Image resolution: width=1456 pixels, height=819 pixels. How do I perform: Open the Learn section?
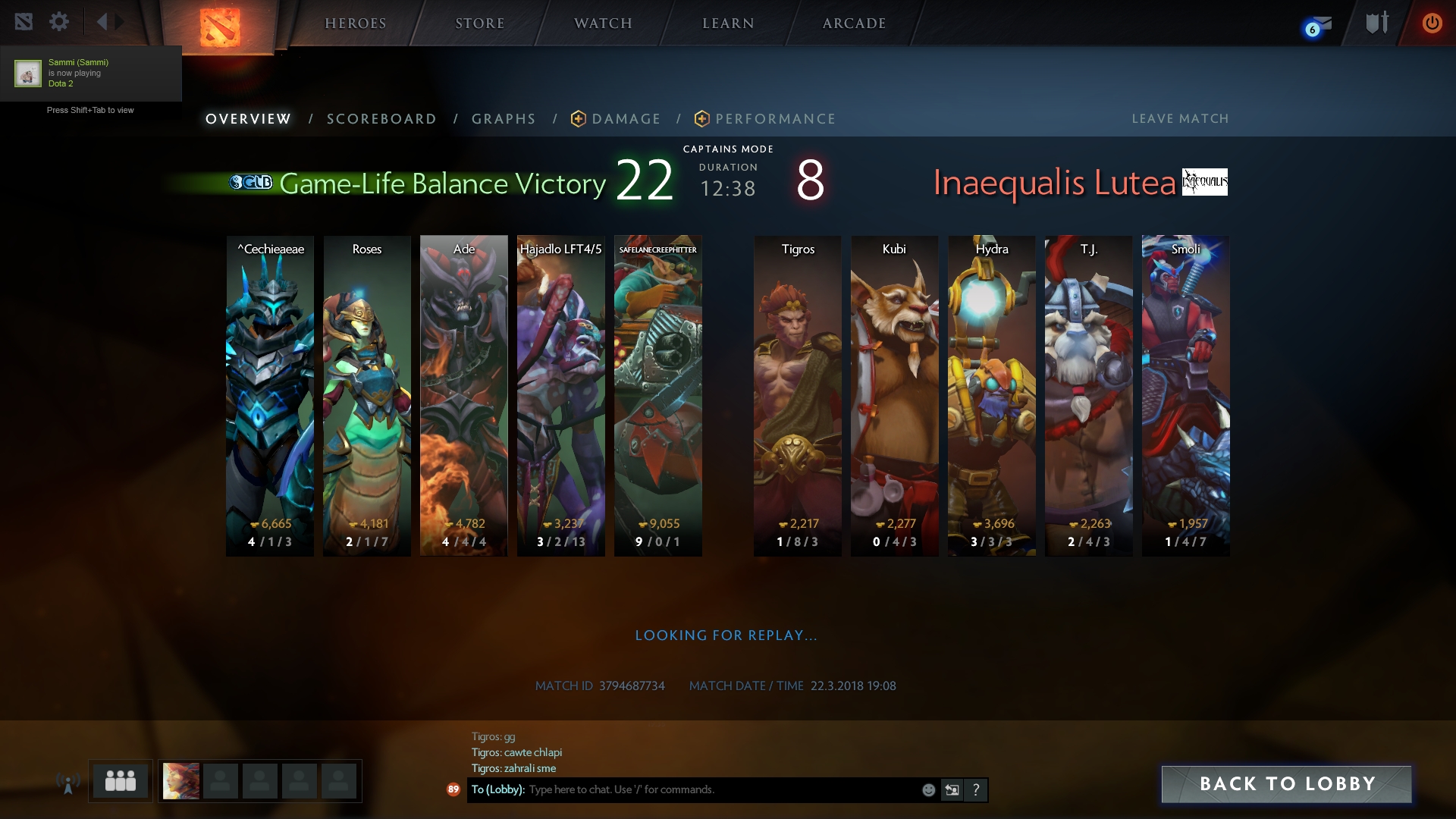[728, 24]
